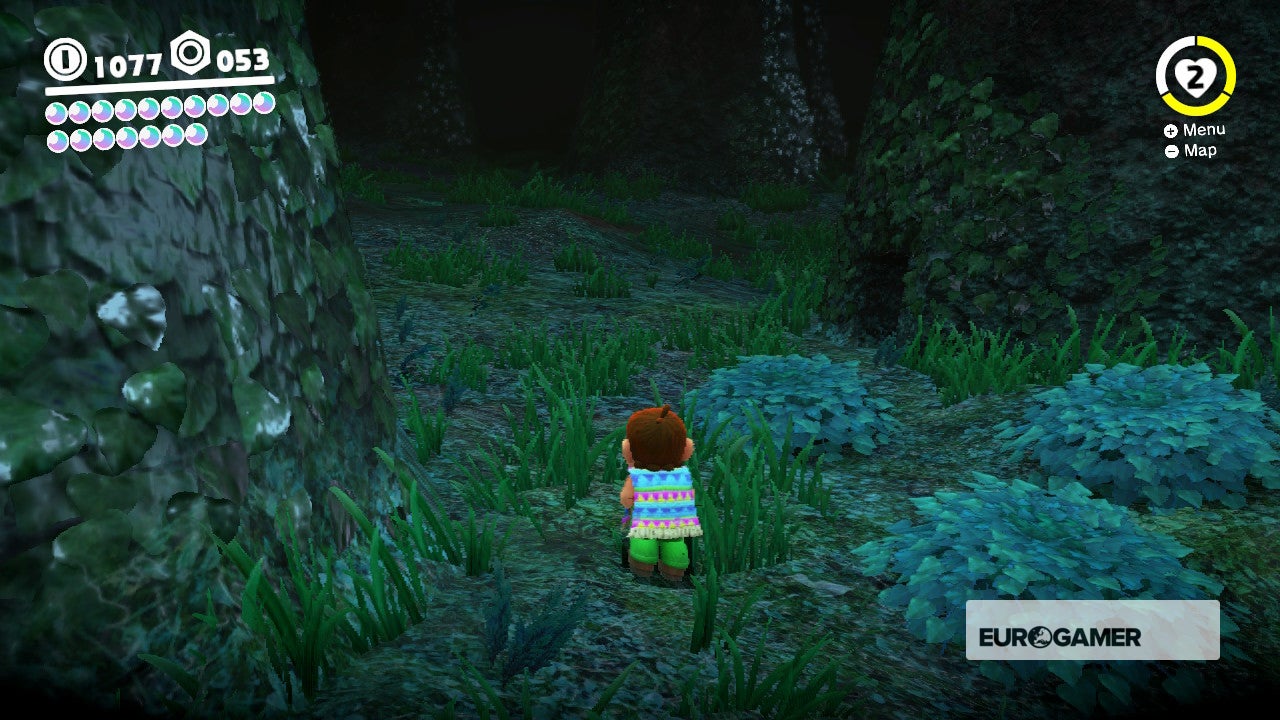Click the first Power Moon orb in the top row
The height and width of the screenshot is (720, 1280).
point(56,109)
